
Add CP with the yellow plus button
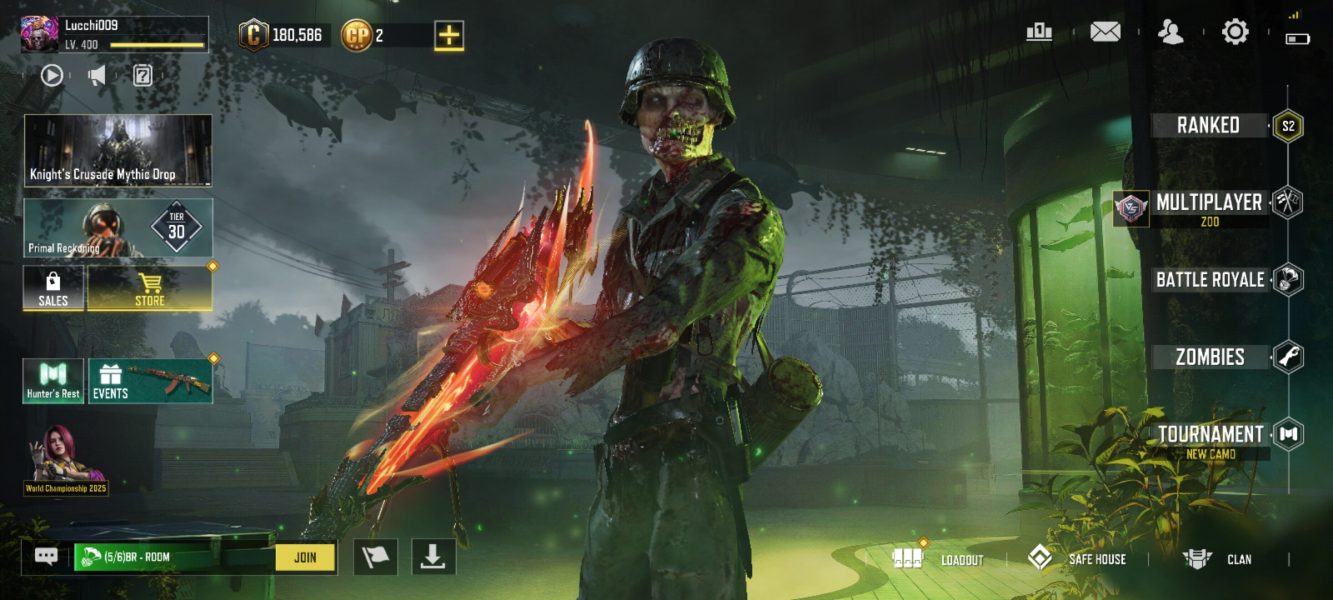449,35
